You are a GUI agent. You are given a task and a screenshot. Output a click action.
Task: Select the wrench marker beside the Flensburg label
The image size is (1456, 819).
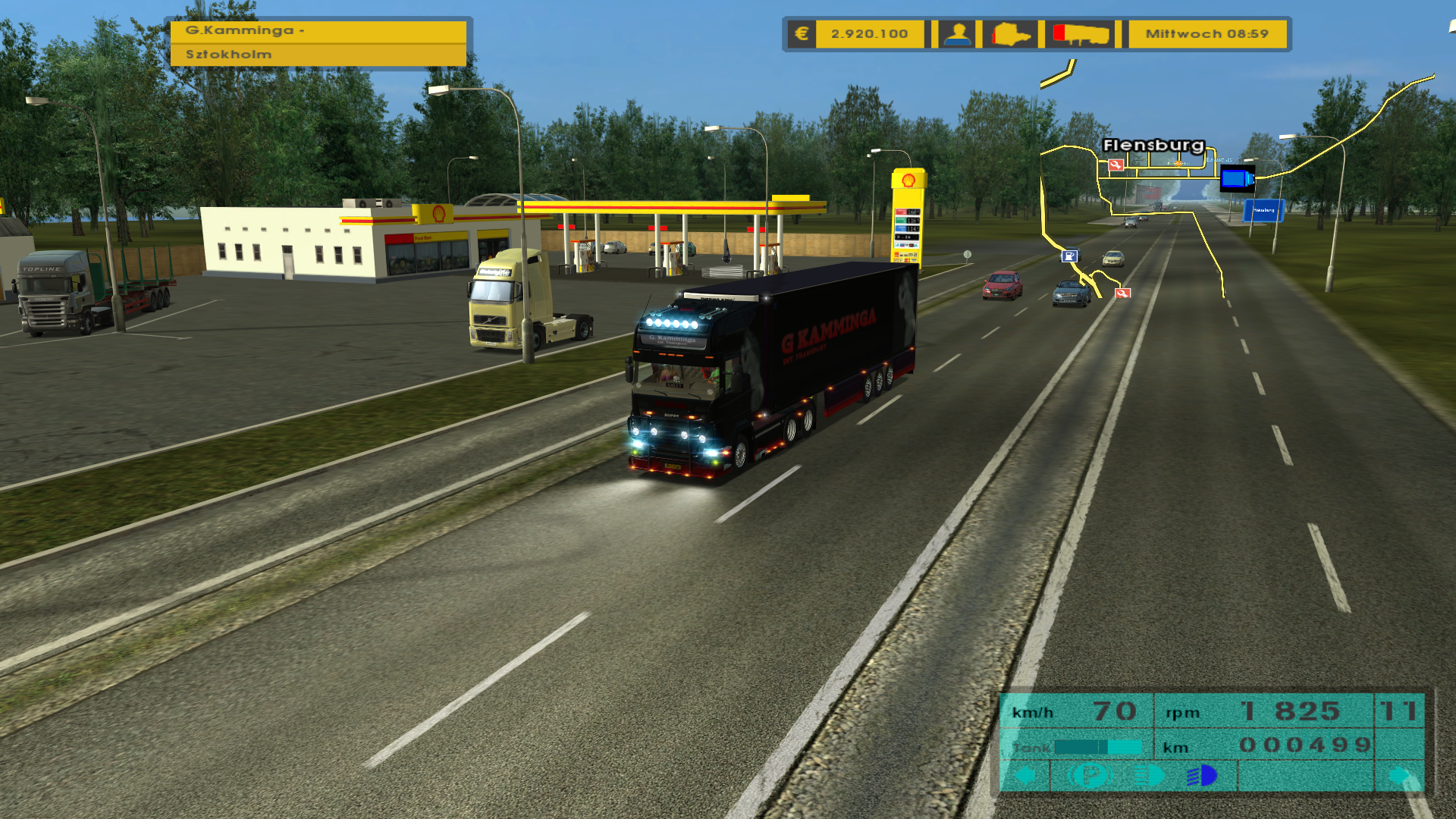(x=1116, y=165)
